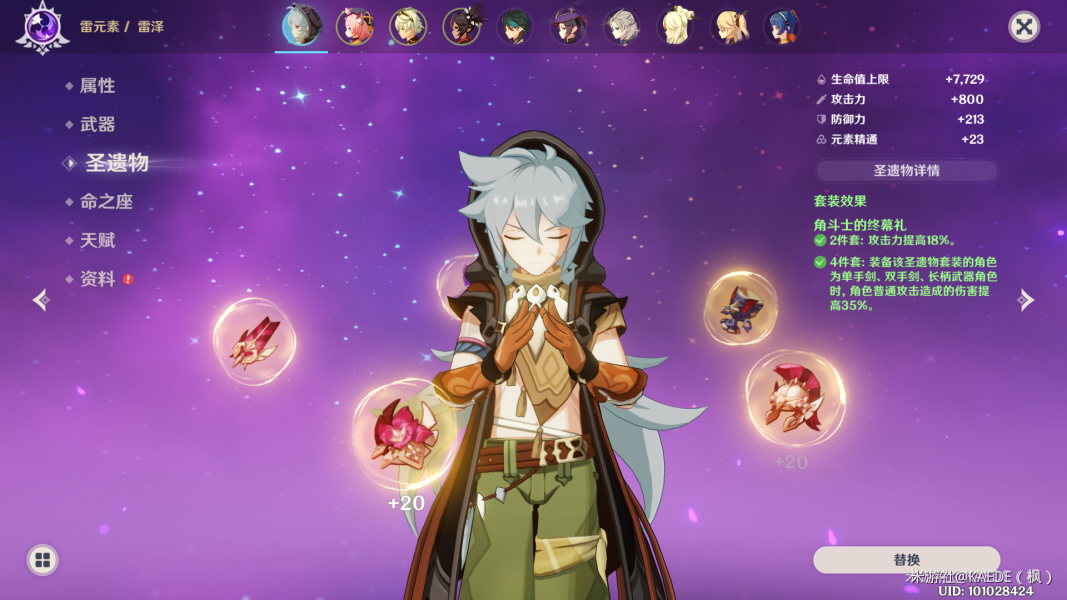Close the character screen
1067x600 pixels.
pyautogui.click(x=1023, y=26)
